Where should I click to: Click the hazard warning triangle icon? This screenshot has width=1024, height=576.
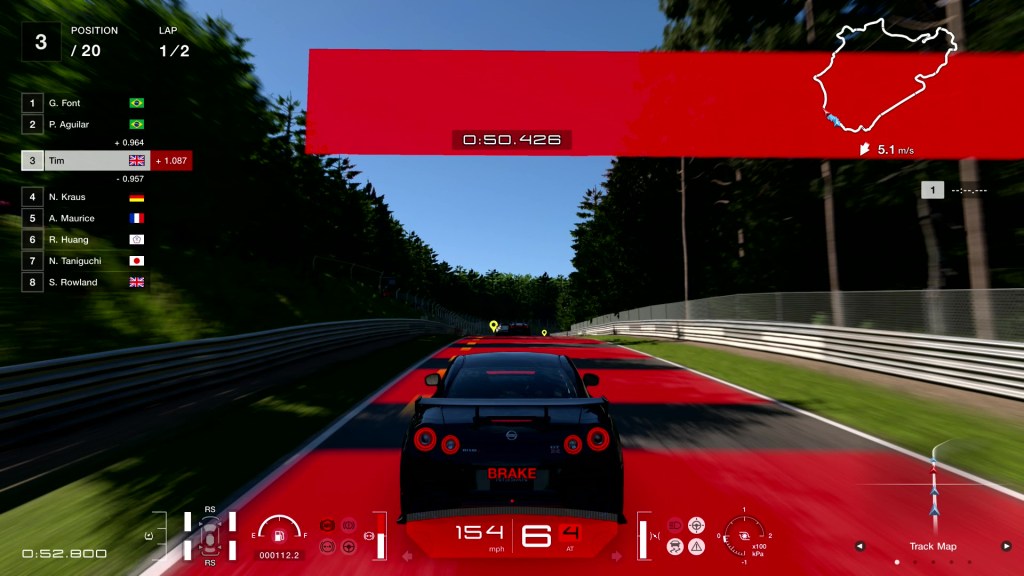(x=696, y=546)
